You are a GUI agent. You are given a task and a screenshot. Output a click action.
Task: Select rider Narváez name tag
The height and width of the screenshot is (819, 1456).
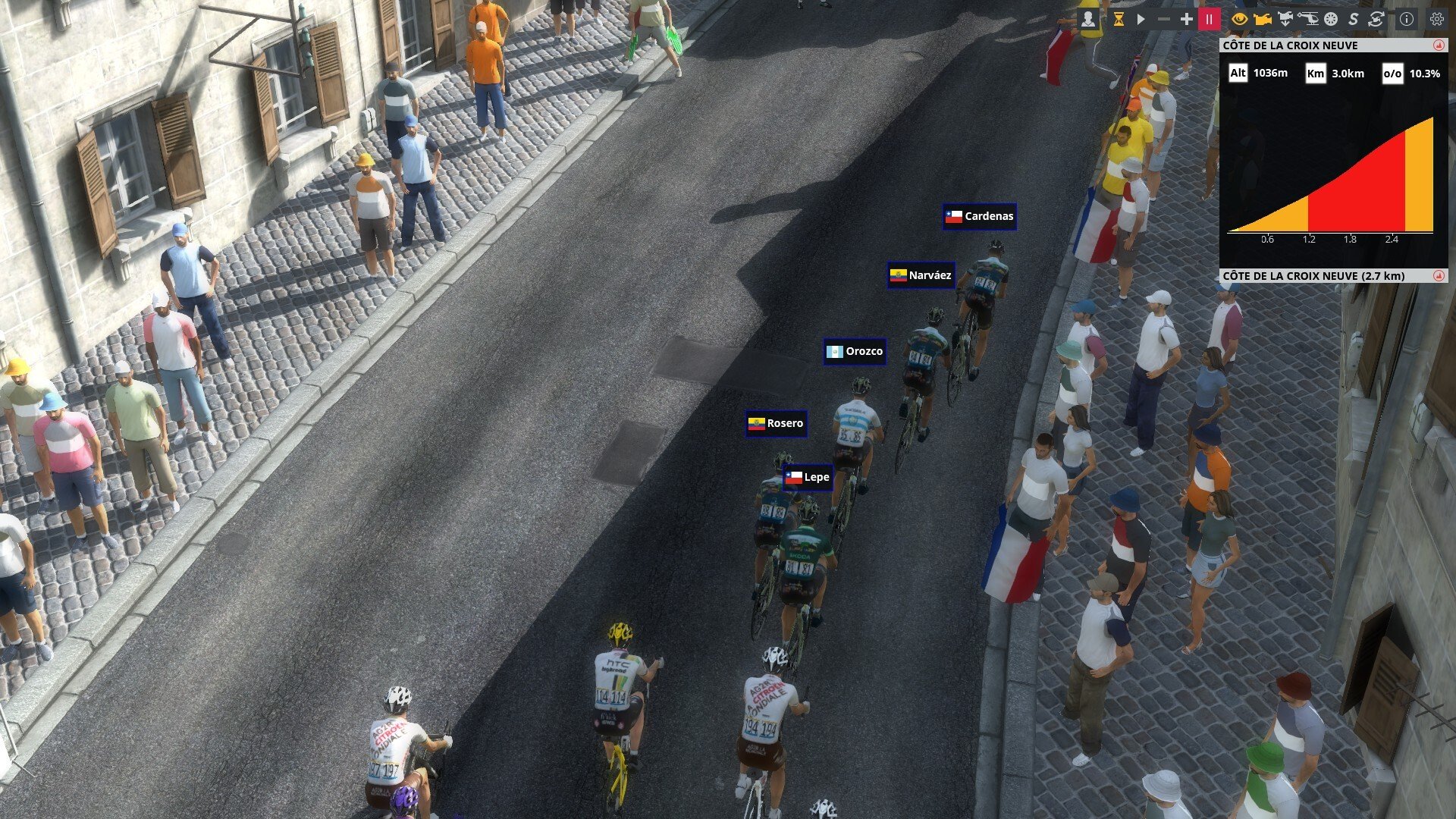[921, 276]
